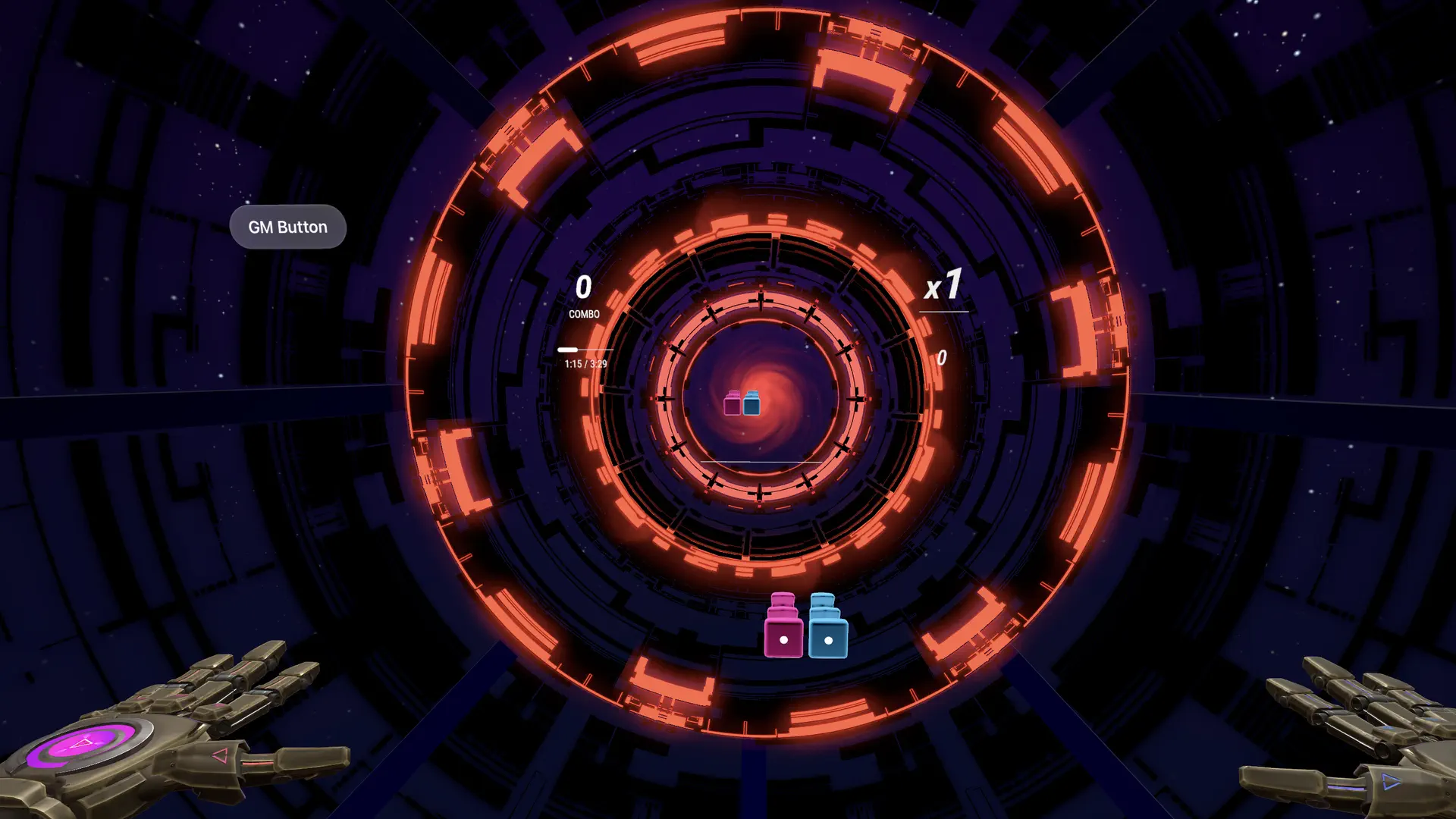1456x819 pixels.
Task: Toggle the white dot on pink note
Action: point(783,641)
